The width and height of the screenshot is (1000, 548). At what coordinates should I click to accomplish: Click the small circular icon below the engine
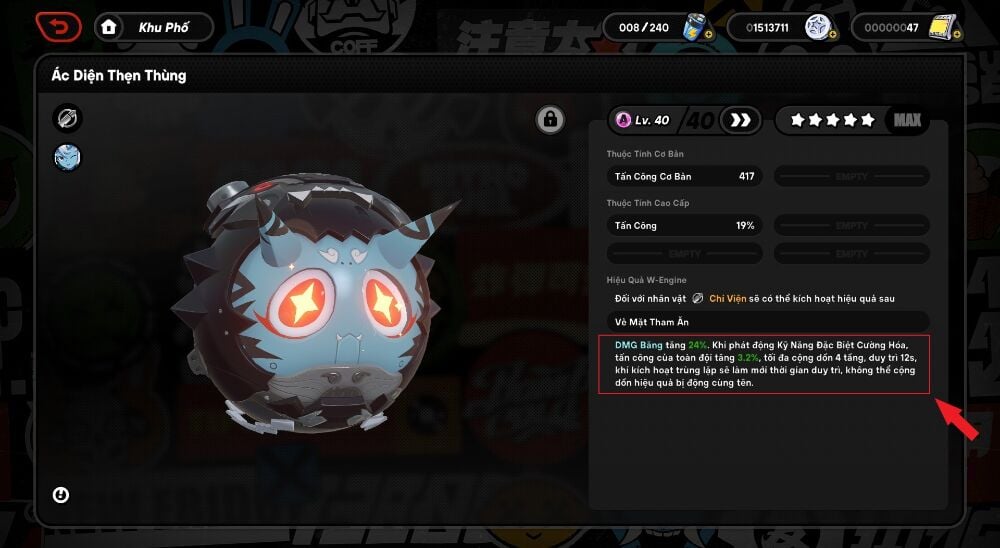[61, 495]
